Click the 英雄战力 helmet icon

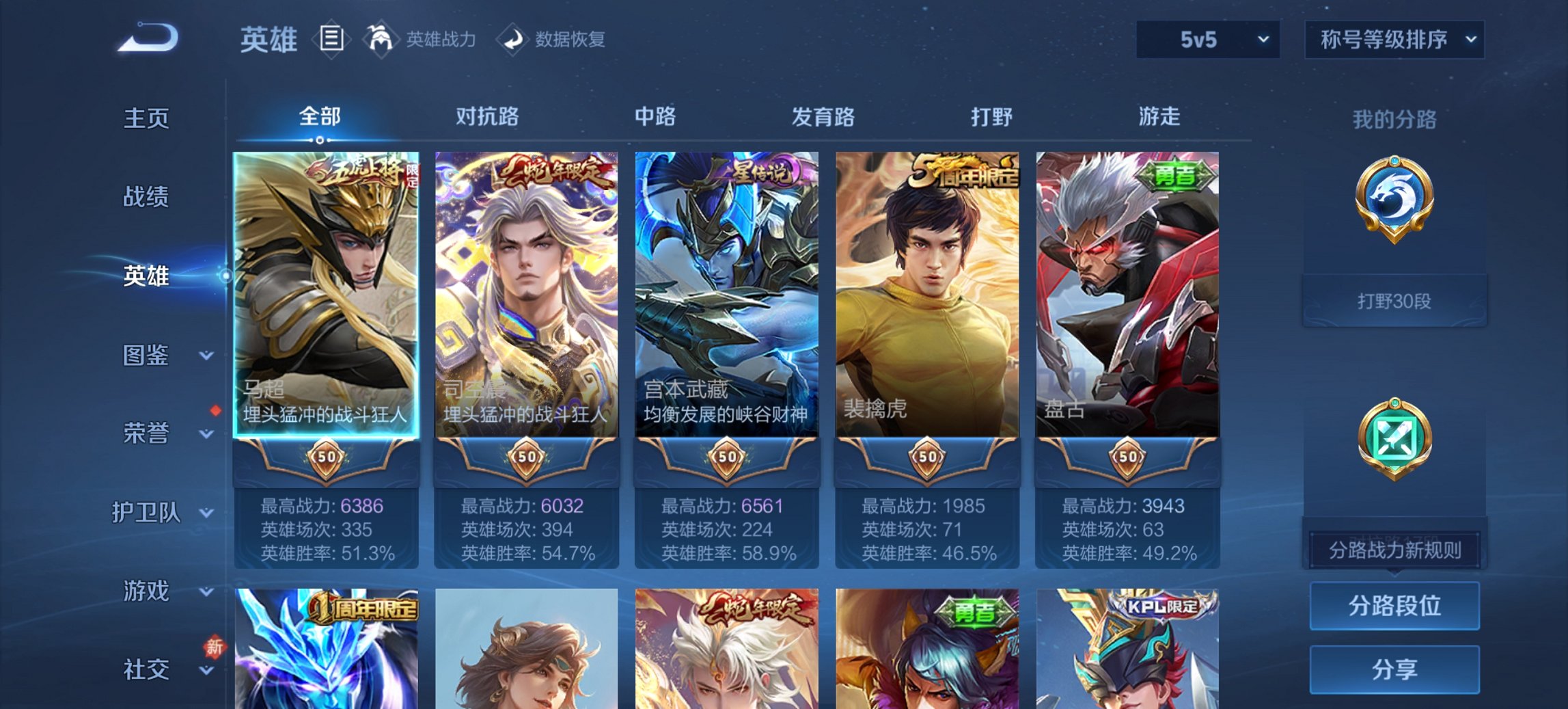[x=379, y=40]
